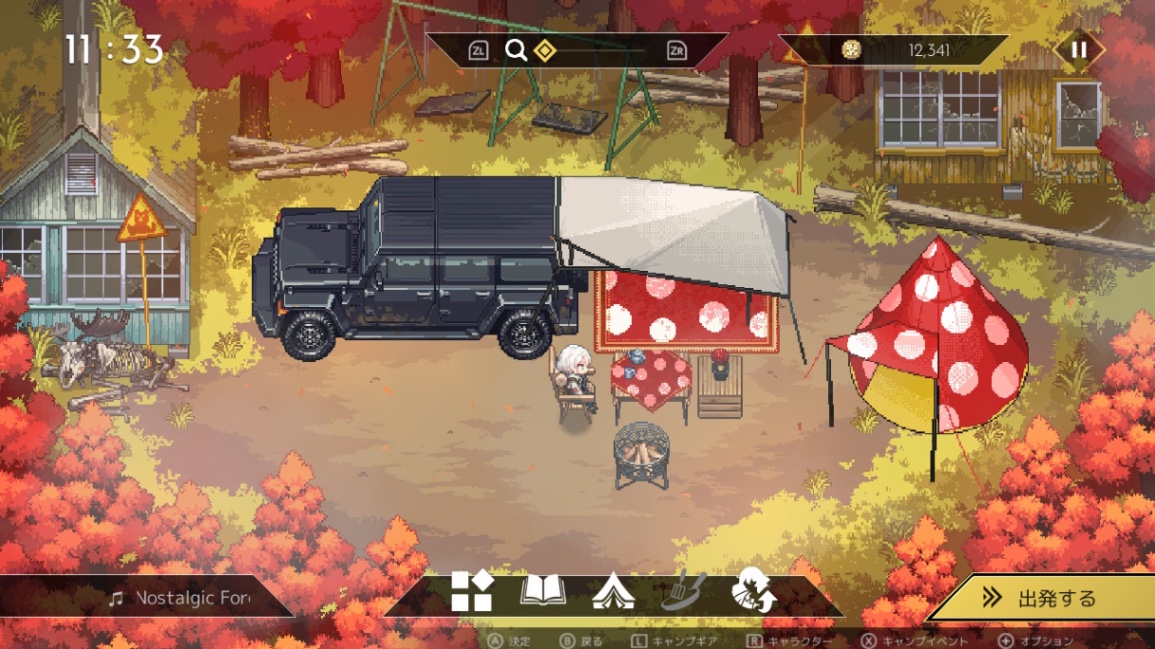Open the four-squares layout menu icon
Image resolution: width=1155 pixels, height=649 pixels.
point(471,592)
